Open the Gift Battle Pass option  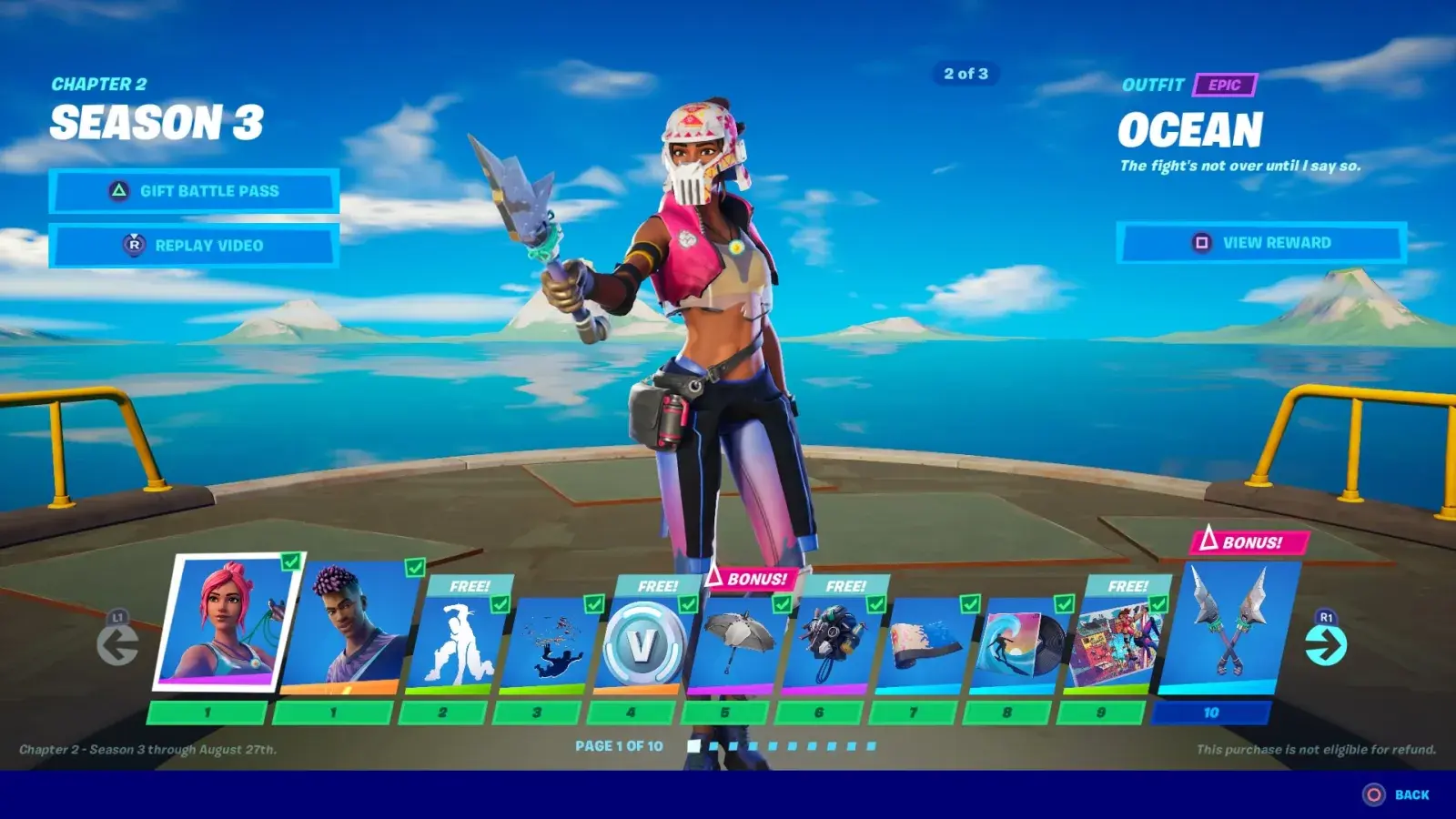[194, 191]
